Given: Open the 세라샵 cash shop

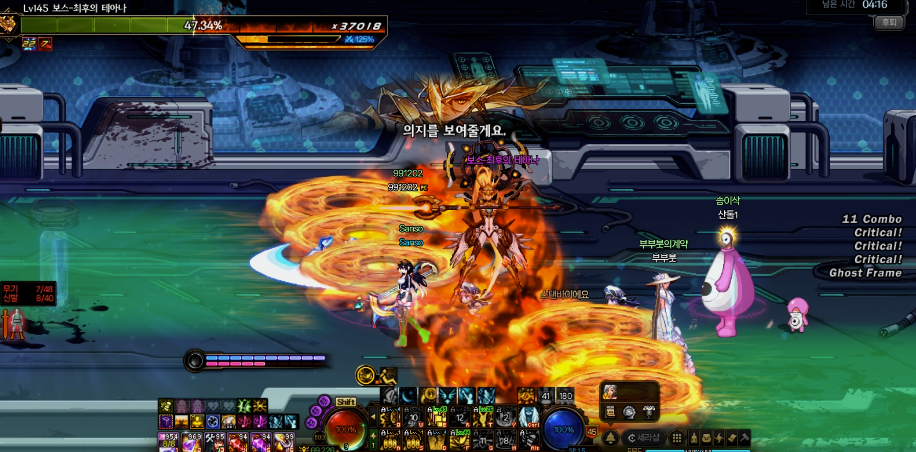Looking at the screenshot, I should pyautogui.click(x=643, y=437).
